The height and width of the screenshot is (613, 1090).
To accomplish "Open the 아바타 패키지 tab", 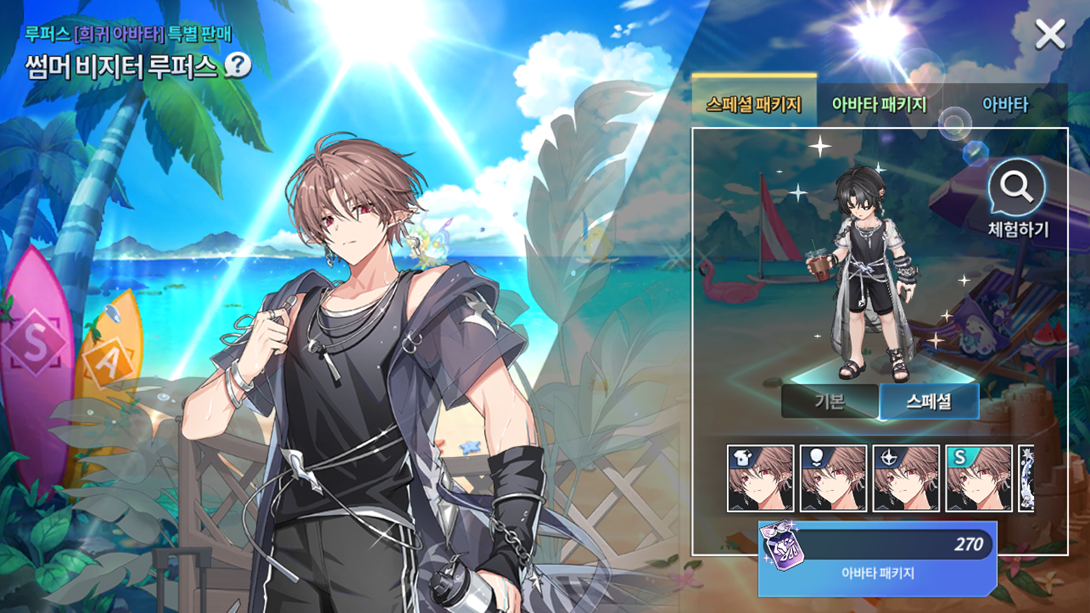I will tap(879, 104).
